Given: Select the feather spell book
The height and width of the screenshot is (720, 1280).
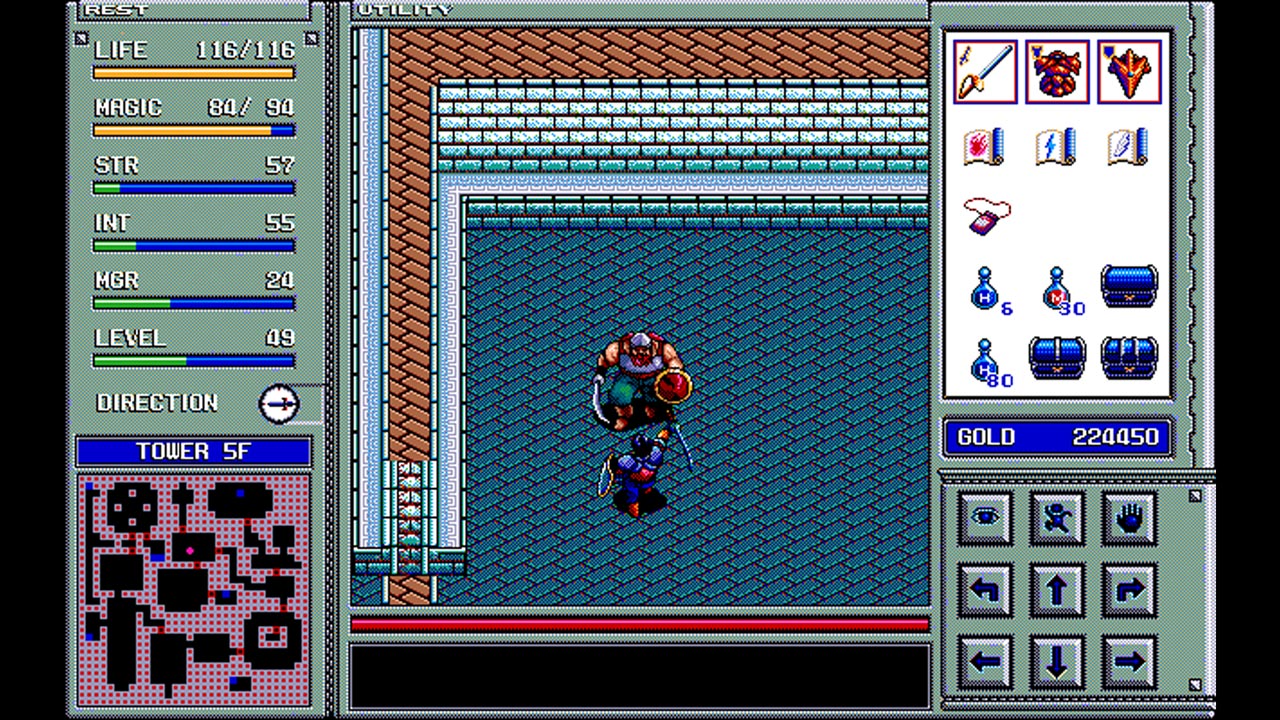Looking at the screenshot, I should coord(1126,146).
